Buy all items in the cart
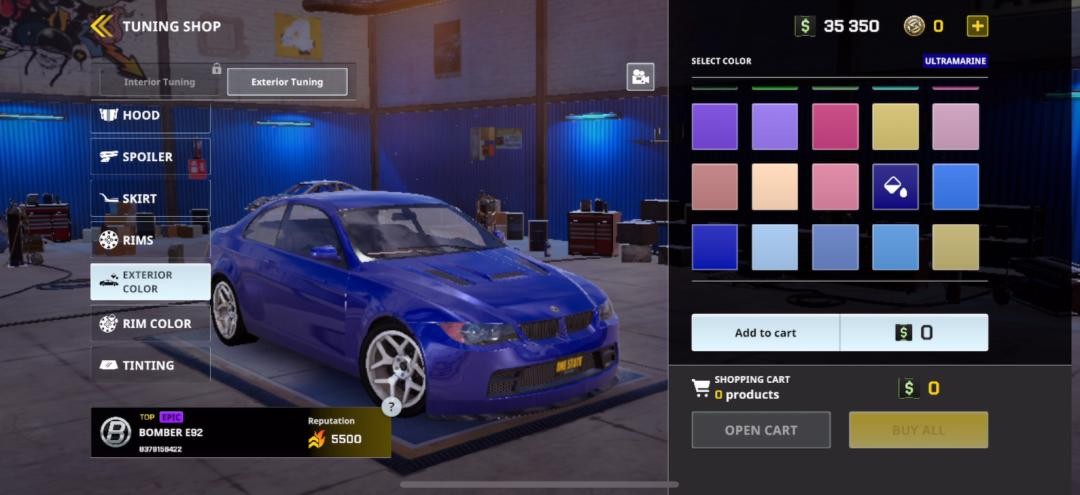1080x495 pixels. tap(918, 430)
